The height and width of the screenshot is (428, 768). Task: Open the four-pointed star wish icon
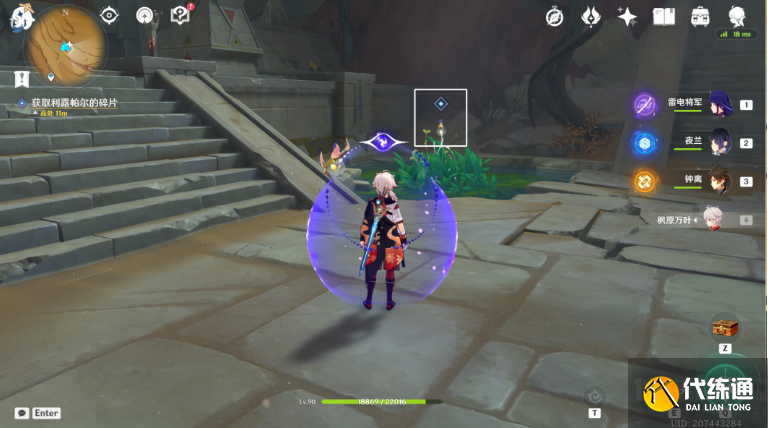628,16
